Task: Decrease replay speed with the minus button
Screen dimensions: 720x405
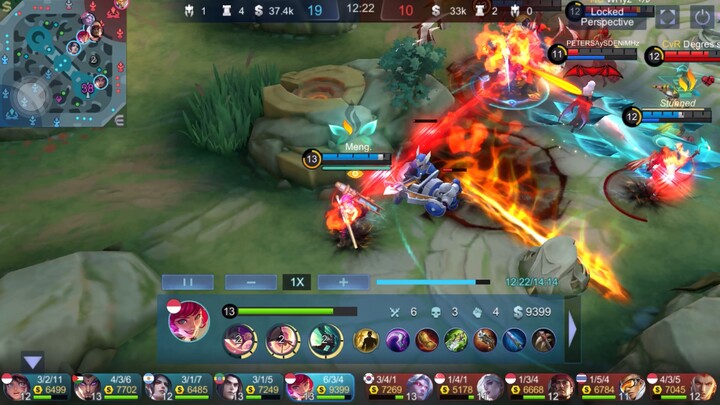Action: point(250,282)
